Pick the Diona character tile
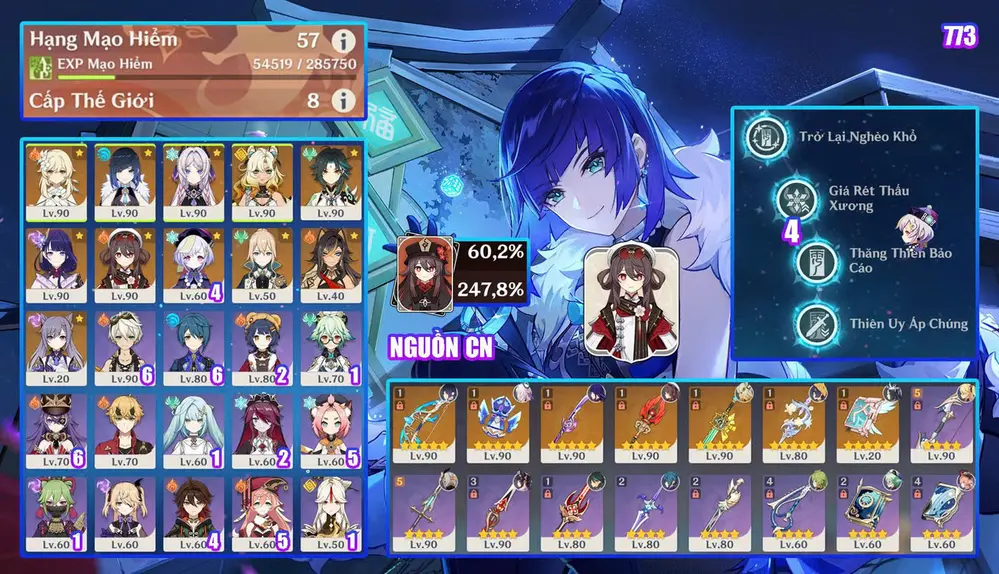 click(x=328, y=427)
